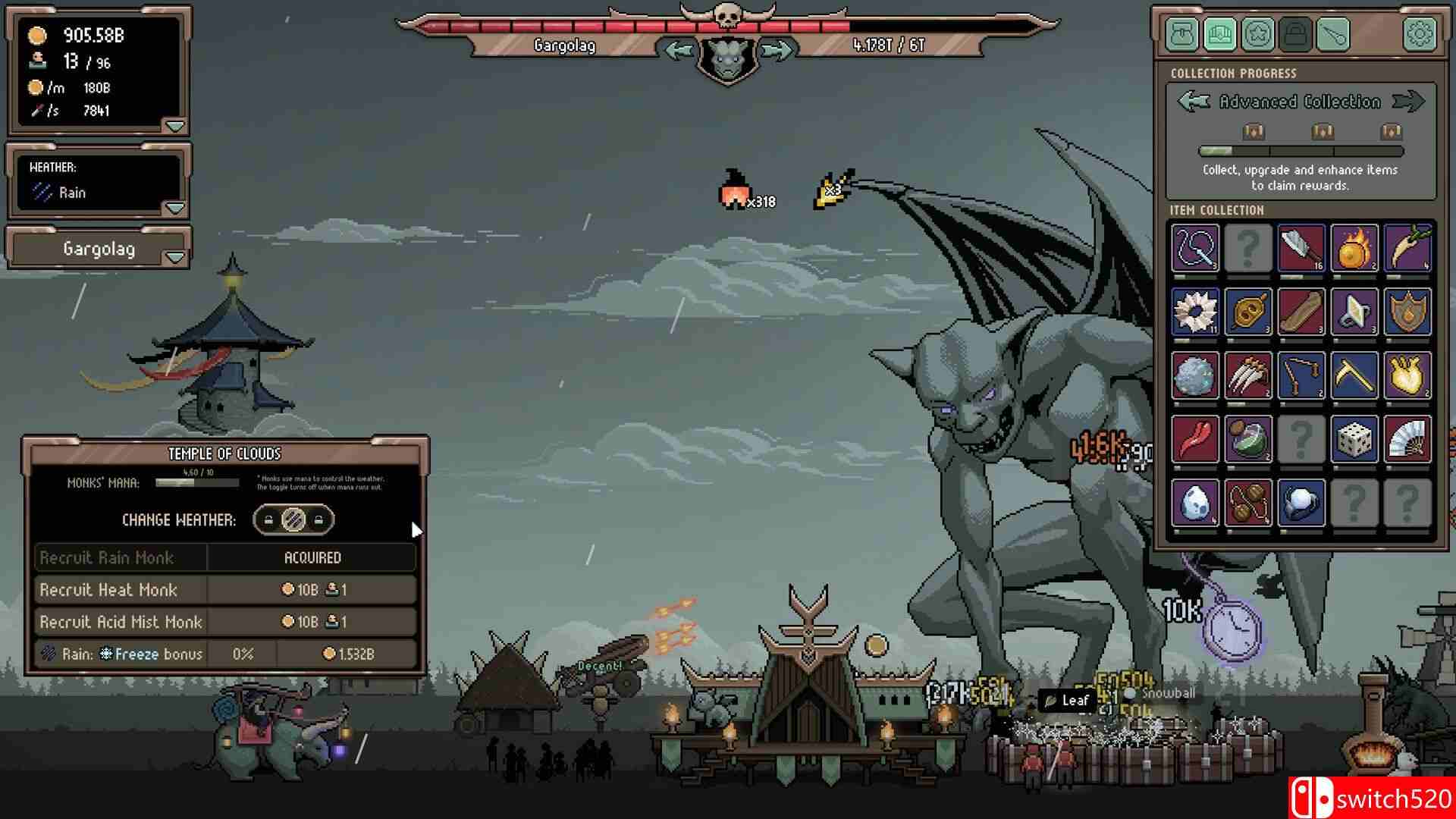The width and height of the screenshot is (1456, 819).
Task: Toggle the Change Weather switch
Action: point(294,521)
